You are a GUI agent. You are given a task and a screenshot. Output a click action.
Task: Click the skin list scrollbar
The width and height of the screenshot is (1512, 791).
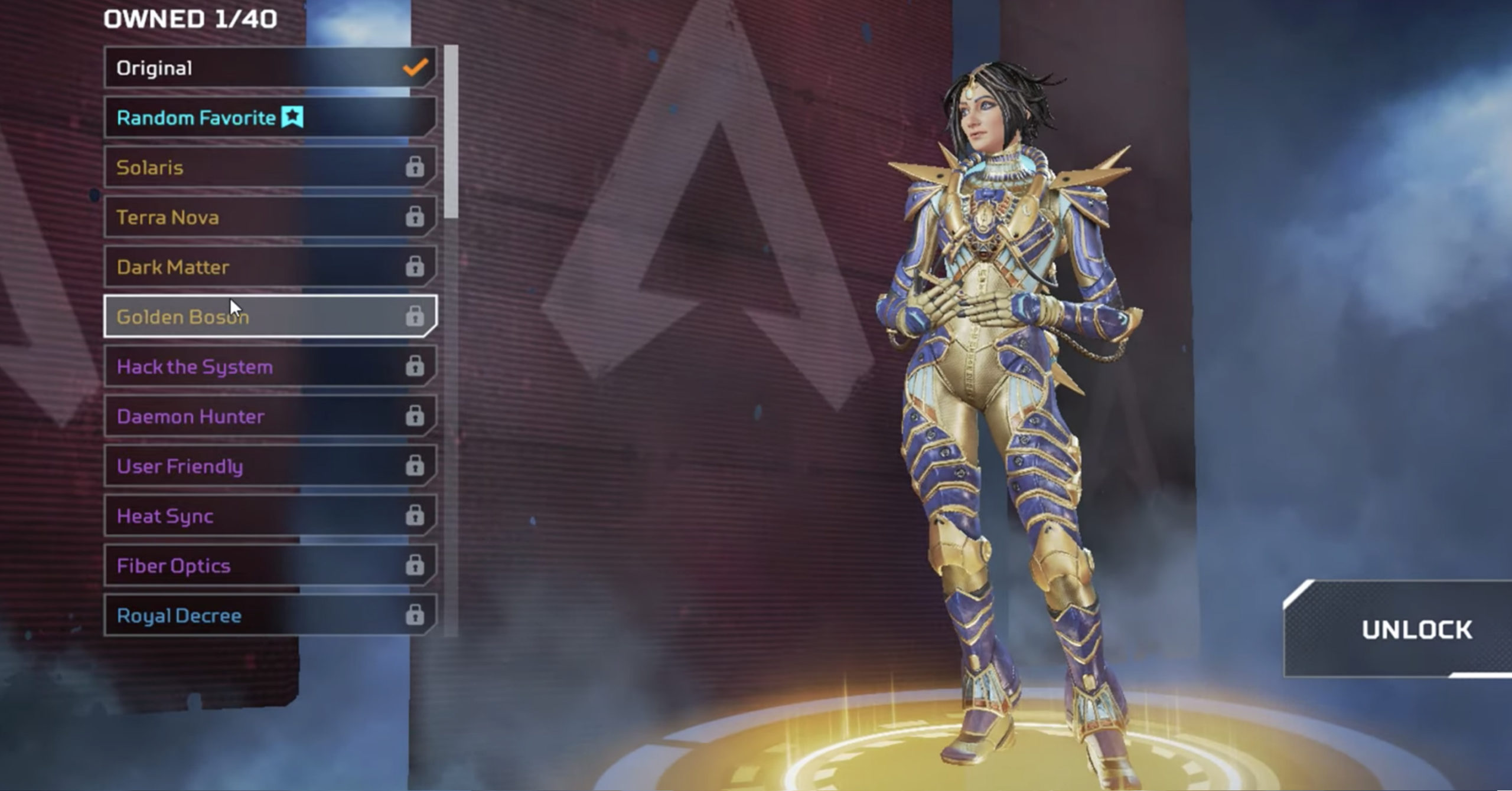point(451,133)
